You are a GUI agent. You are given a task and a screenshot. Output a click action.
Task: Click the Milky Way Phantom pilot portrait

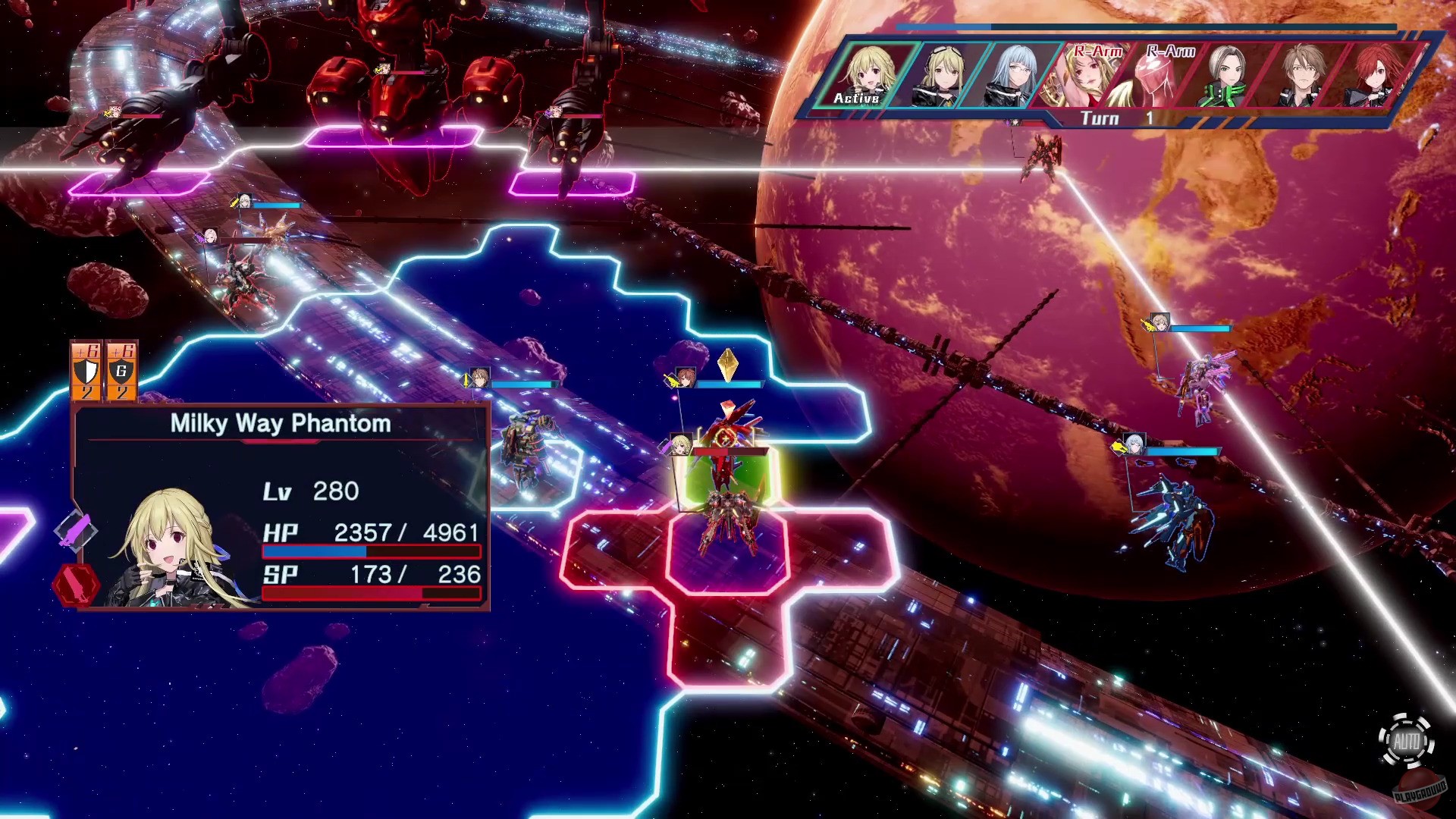pos(179,548)
